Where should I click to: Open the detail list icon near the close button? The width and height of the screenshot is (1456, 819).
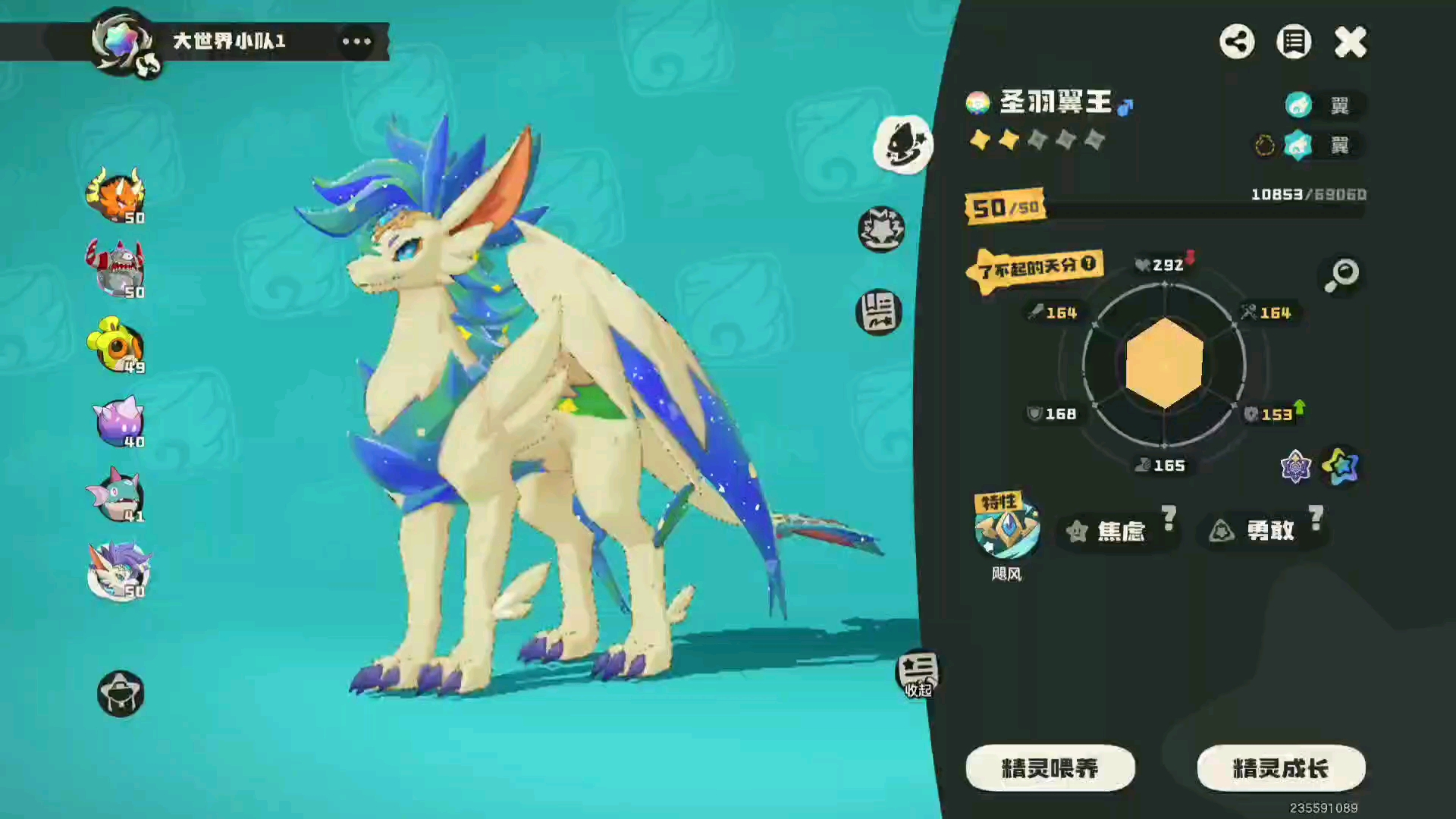point(1294,42)
